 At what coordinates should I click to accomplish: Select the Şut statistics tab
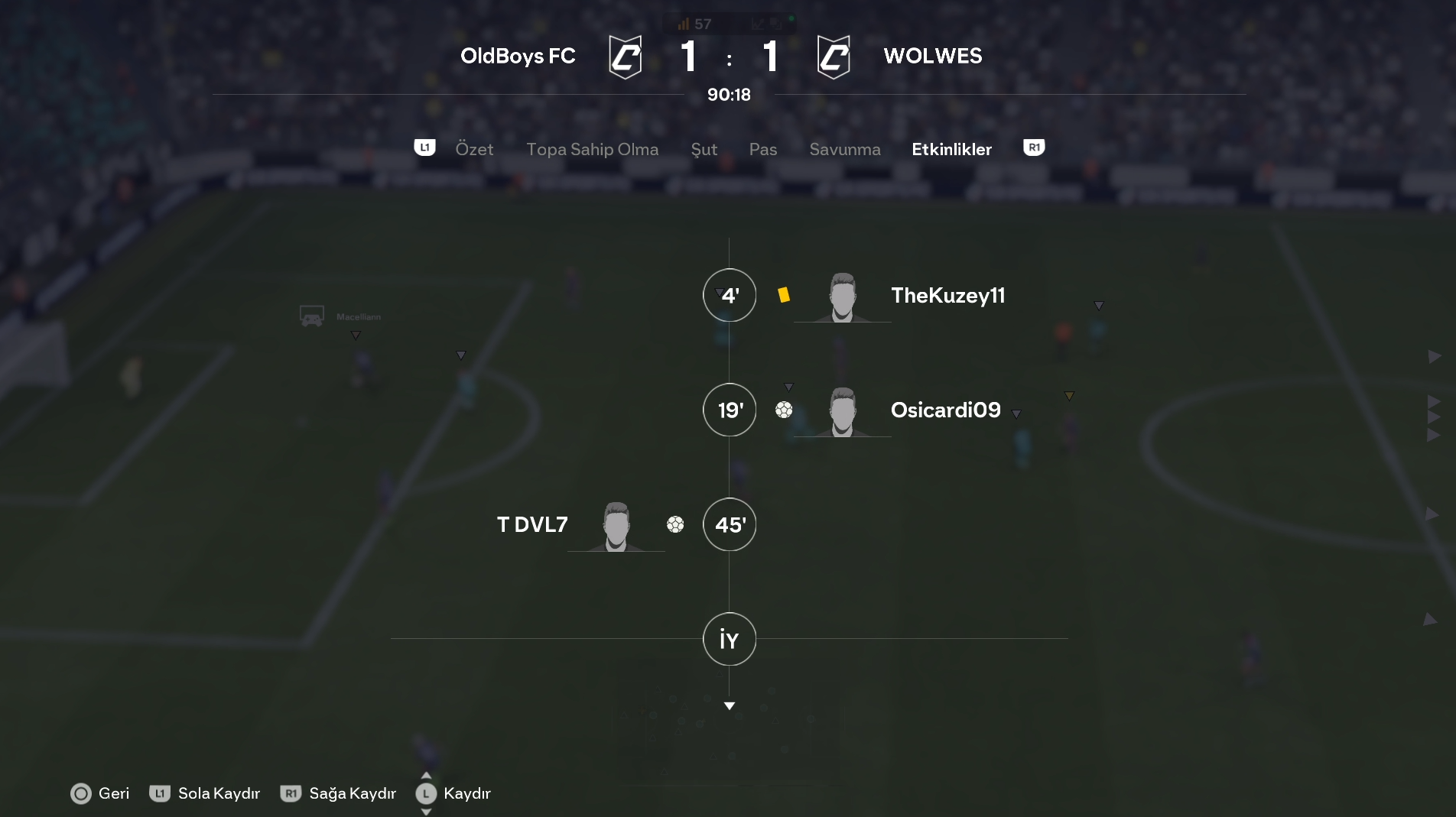click(x=704, y=149)
